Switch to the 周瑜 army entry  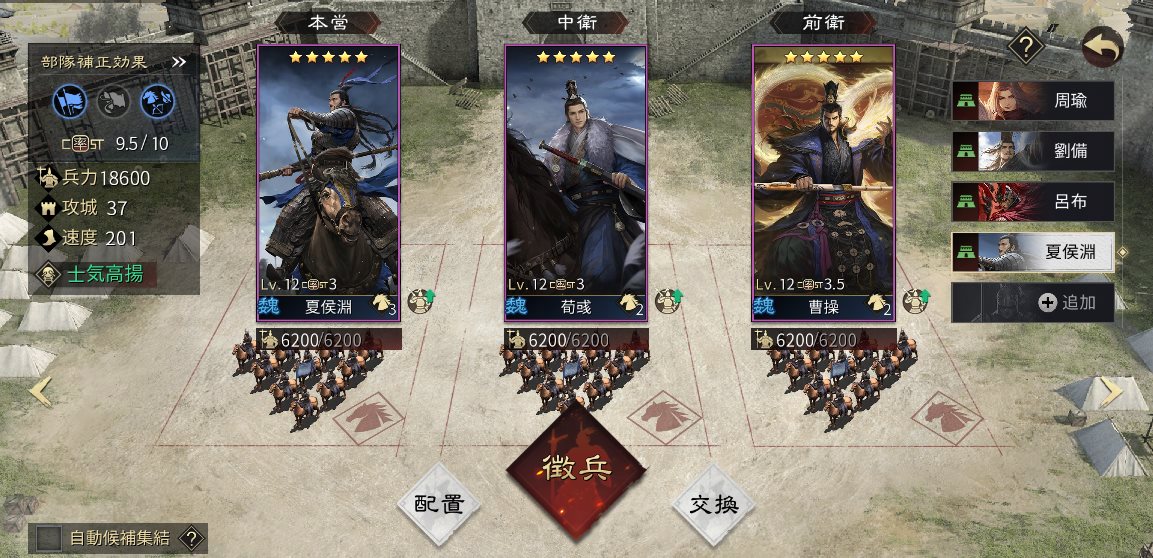1033,102
